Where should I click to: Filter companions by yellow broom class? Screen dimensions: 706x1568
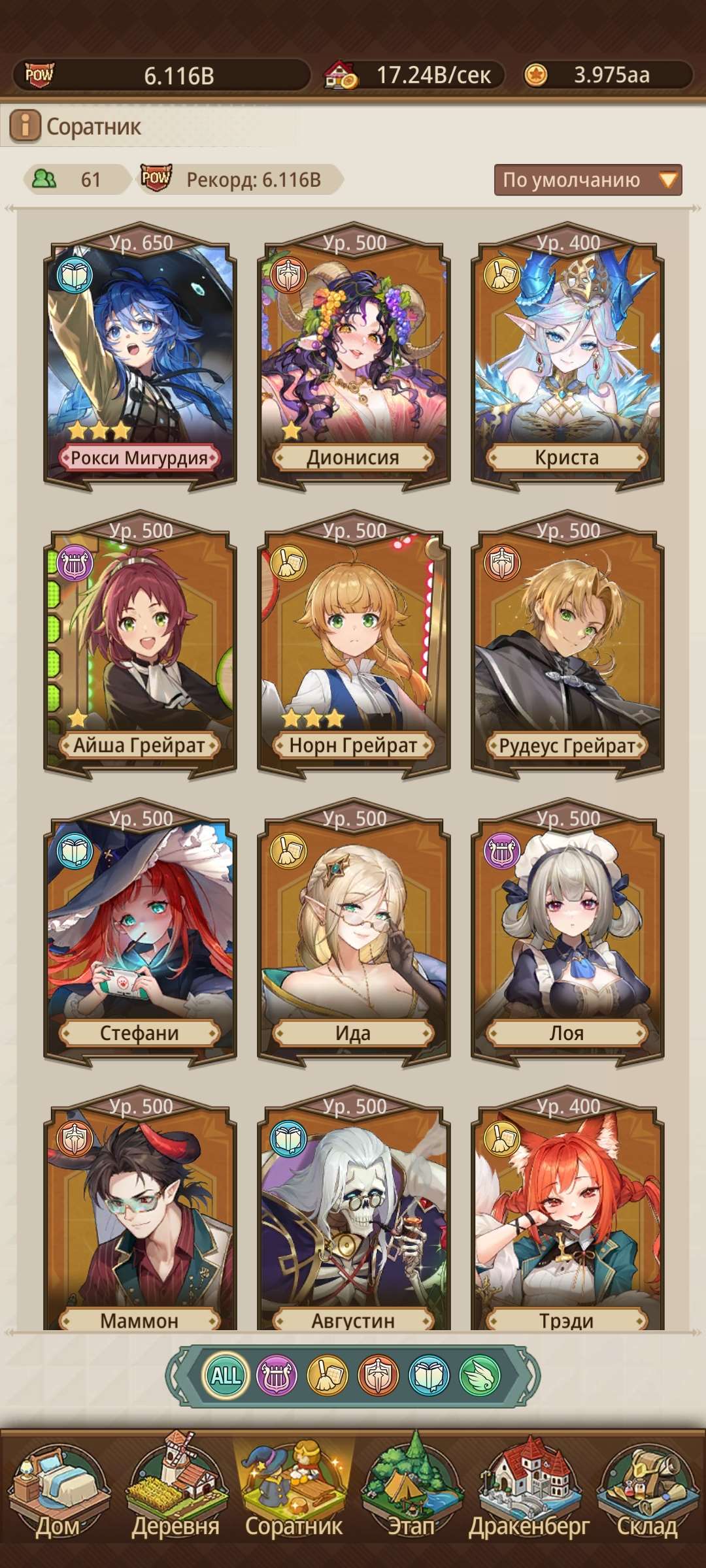pos(327,1375)
